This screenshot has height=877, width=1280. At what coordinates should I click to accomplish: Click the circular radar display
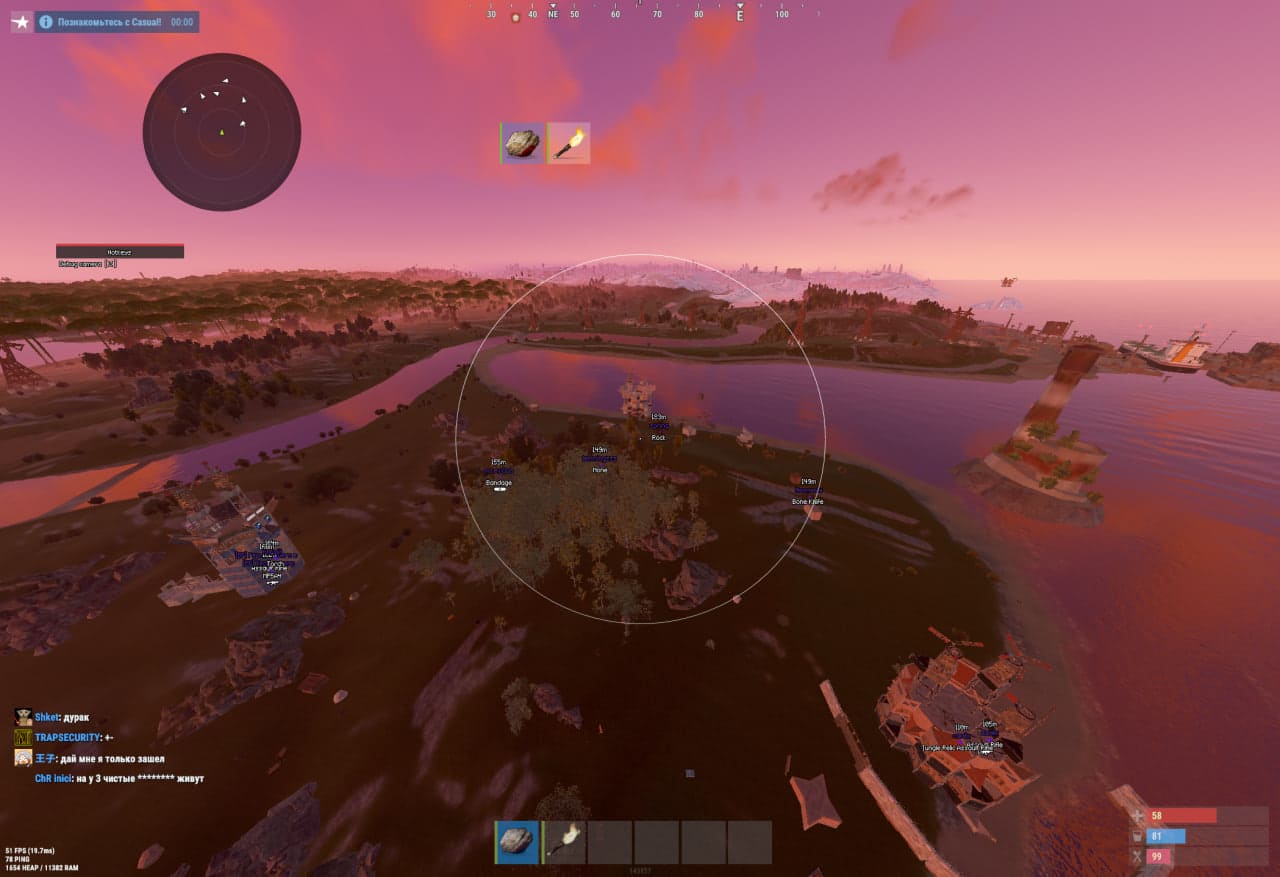[222, 132]
